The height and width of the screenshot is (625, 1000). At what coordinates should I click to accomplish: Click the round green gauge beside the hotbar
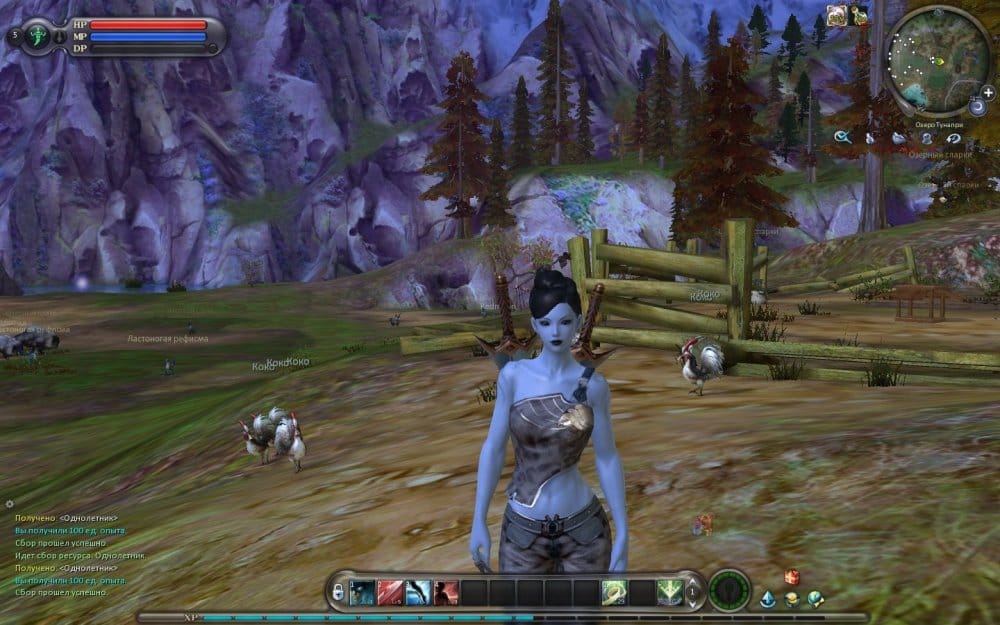(729, 590)
